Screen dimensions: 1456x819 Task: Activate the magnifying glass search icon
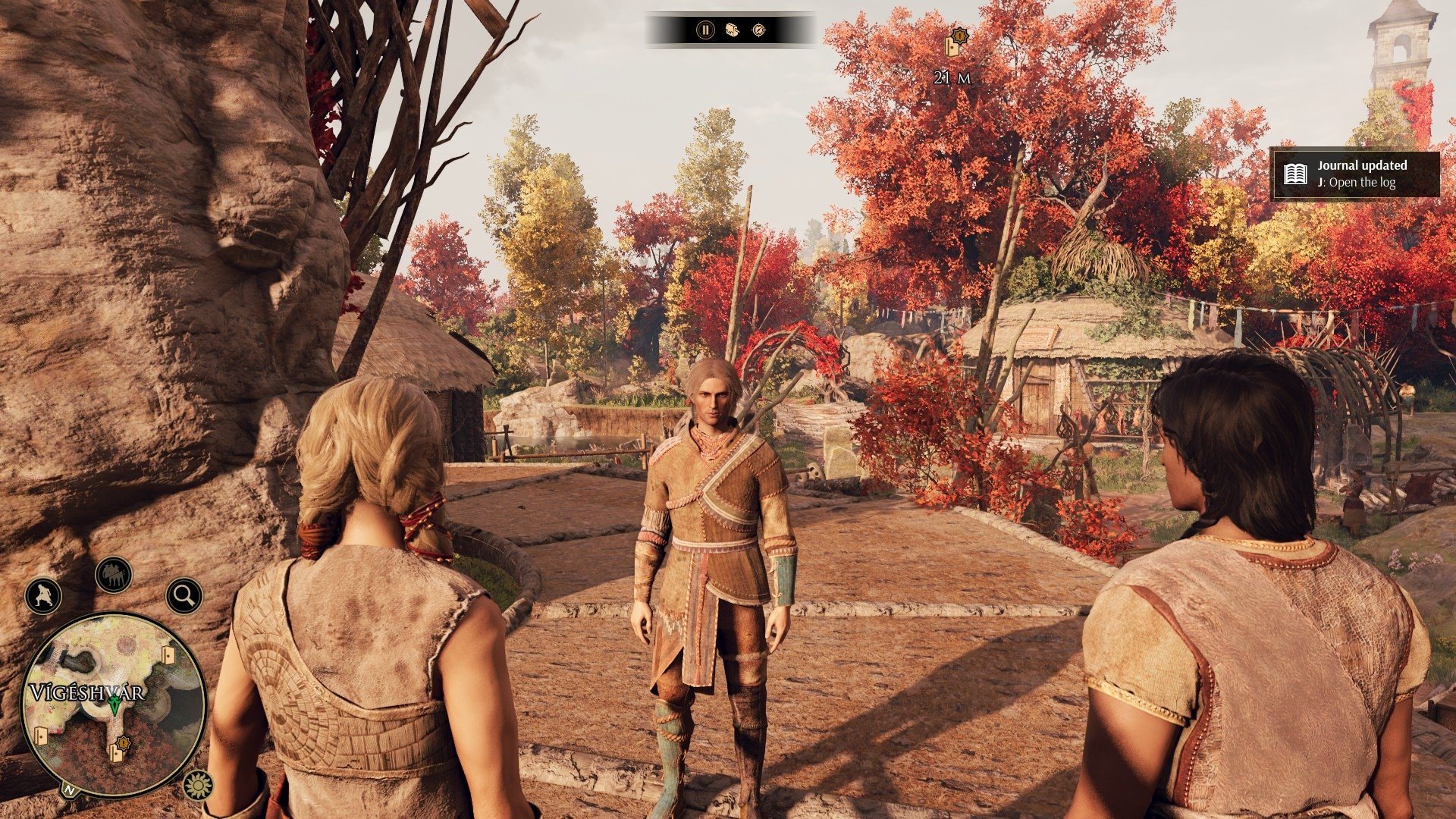tap(184, 595)
